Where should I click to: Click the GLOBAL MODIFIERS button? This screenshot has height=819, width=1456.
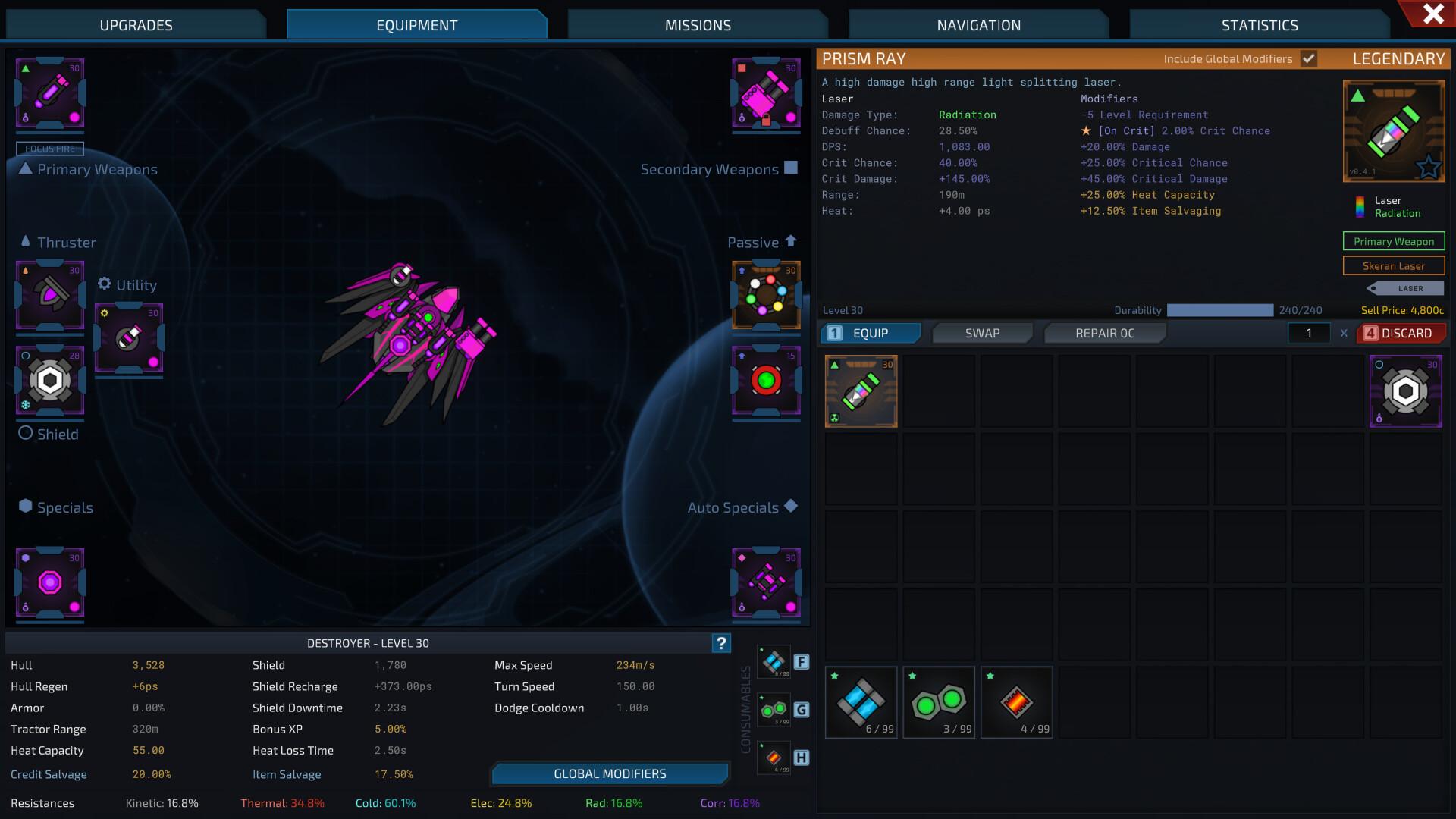coord(609,773)
